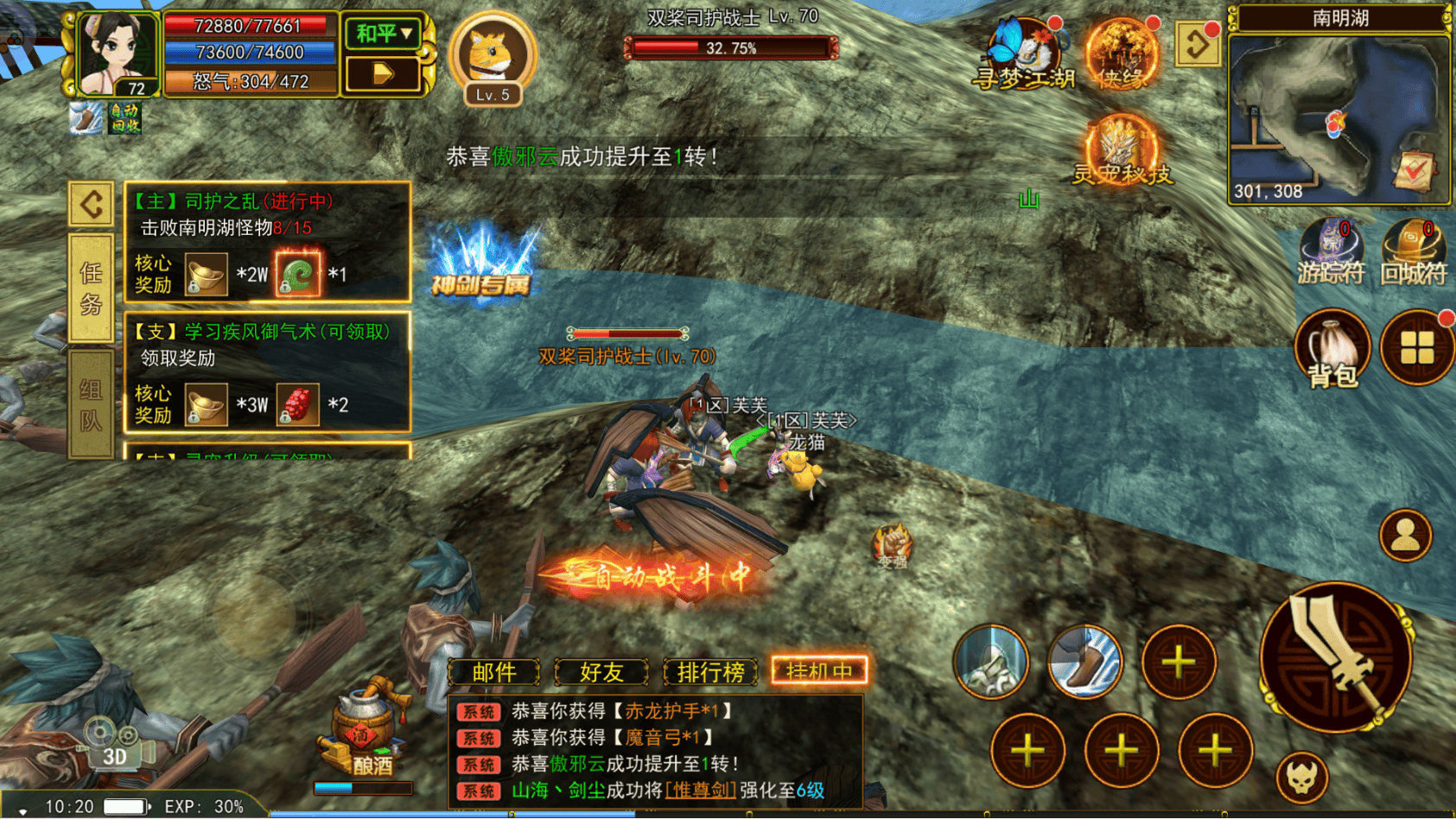Toggle the 挂机中 auto-battle button
Viewport: 1456px width, 819px height.
point(818,671)
